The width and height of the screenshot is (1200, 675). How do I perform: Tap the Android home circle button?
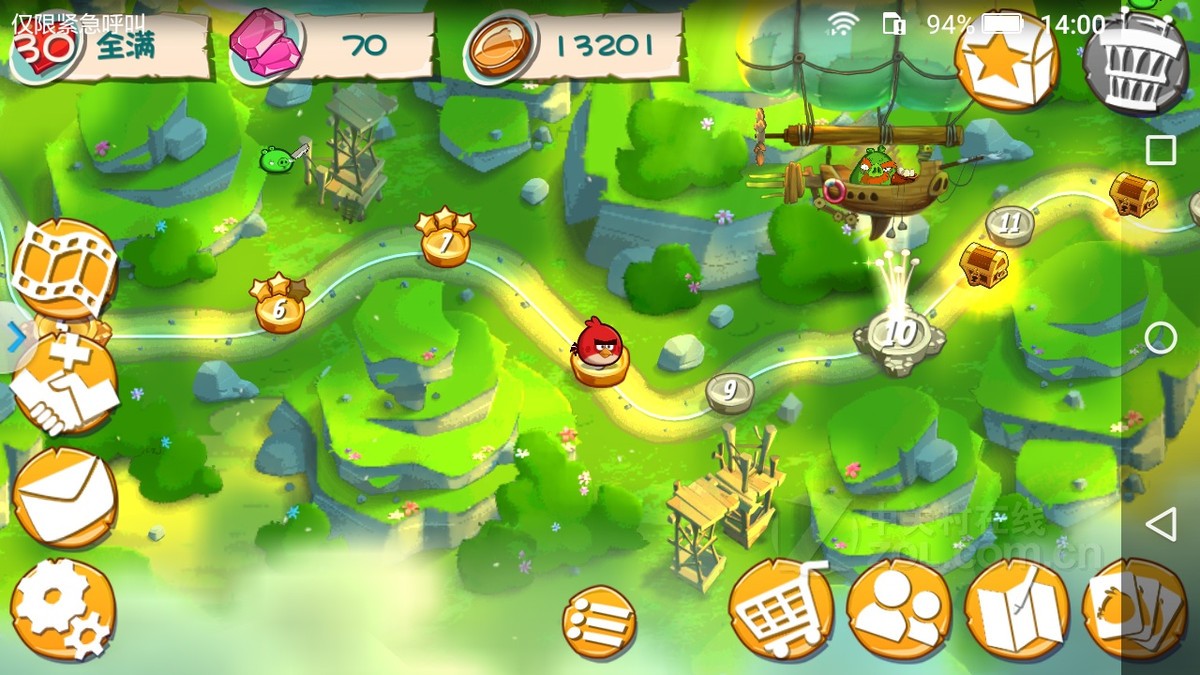[1160, 338]
